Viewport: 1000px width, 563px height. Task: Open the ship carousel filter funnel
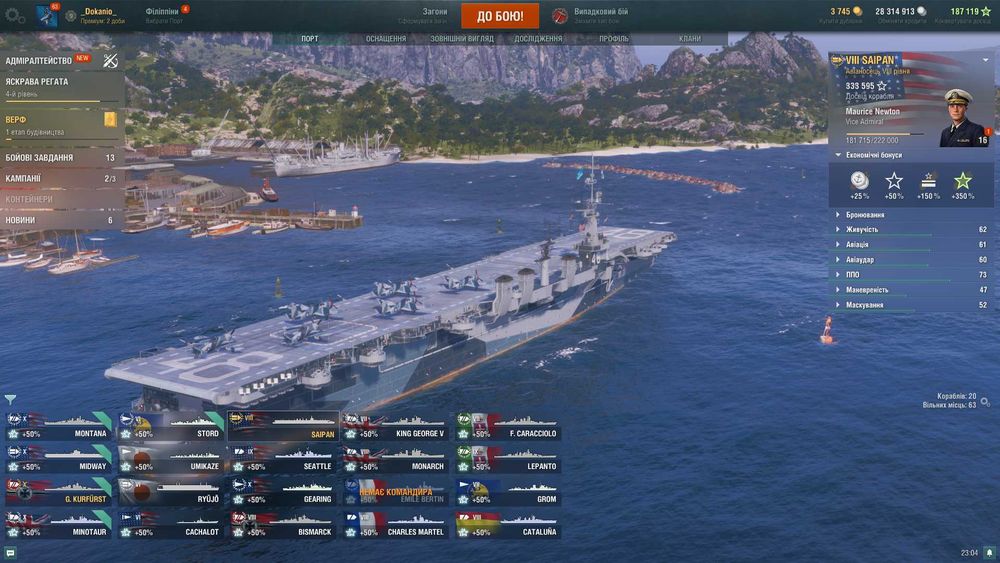point(10,399)
